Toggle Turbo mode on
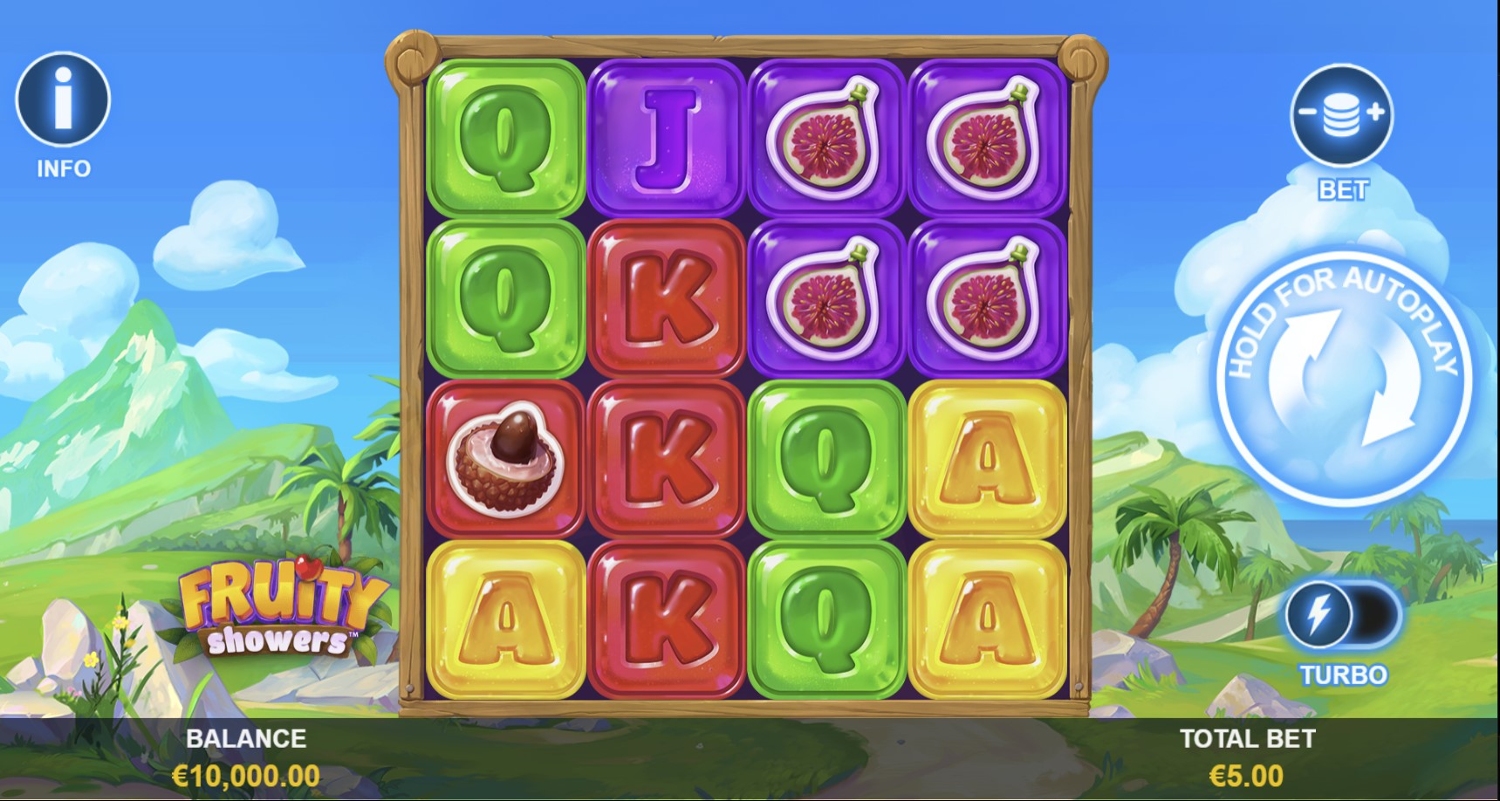The height and width of the screenshot is (801, 1500). coord(1343,614)
